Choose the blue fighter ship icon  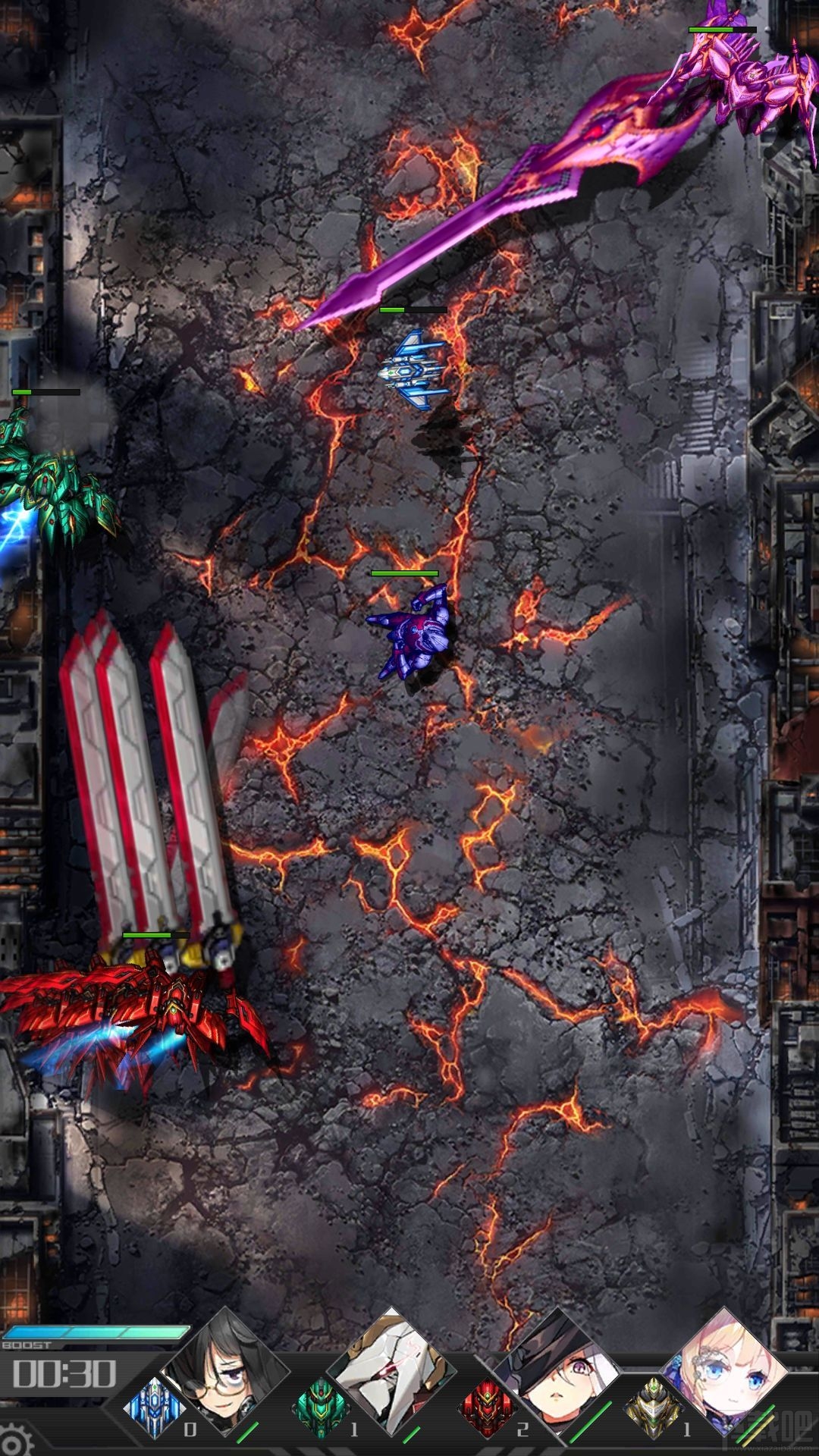coord(155,1410)
